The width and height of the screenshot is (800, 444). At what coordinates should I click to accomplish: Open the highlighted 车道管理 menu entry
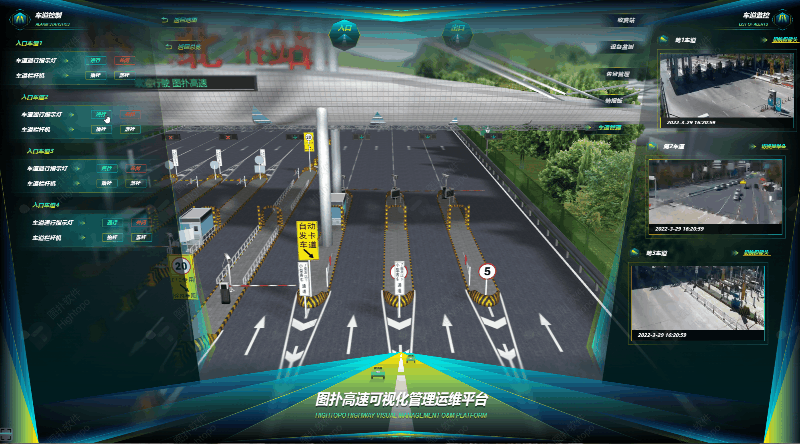point(610,127)
